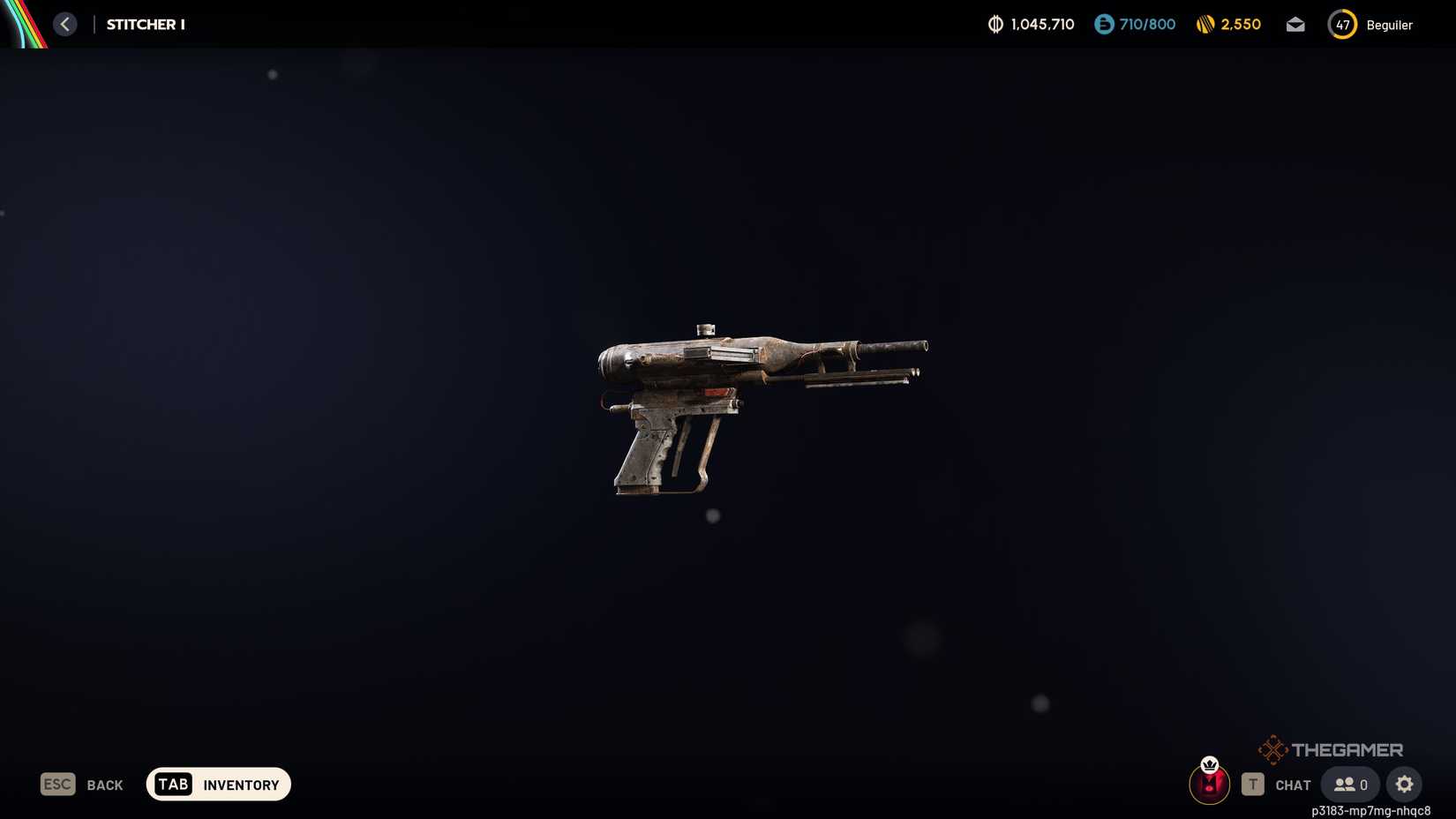Open the settings gear icon

click(1404, 784)
